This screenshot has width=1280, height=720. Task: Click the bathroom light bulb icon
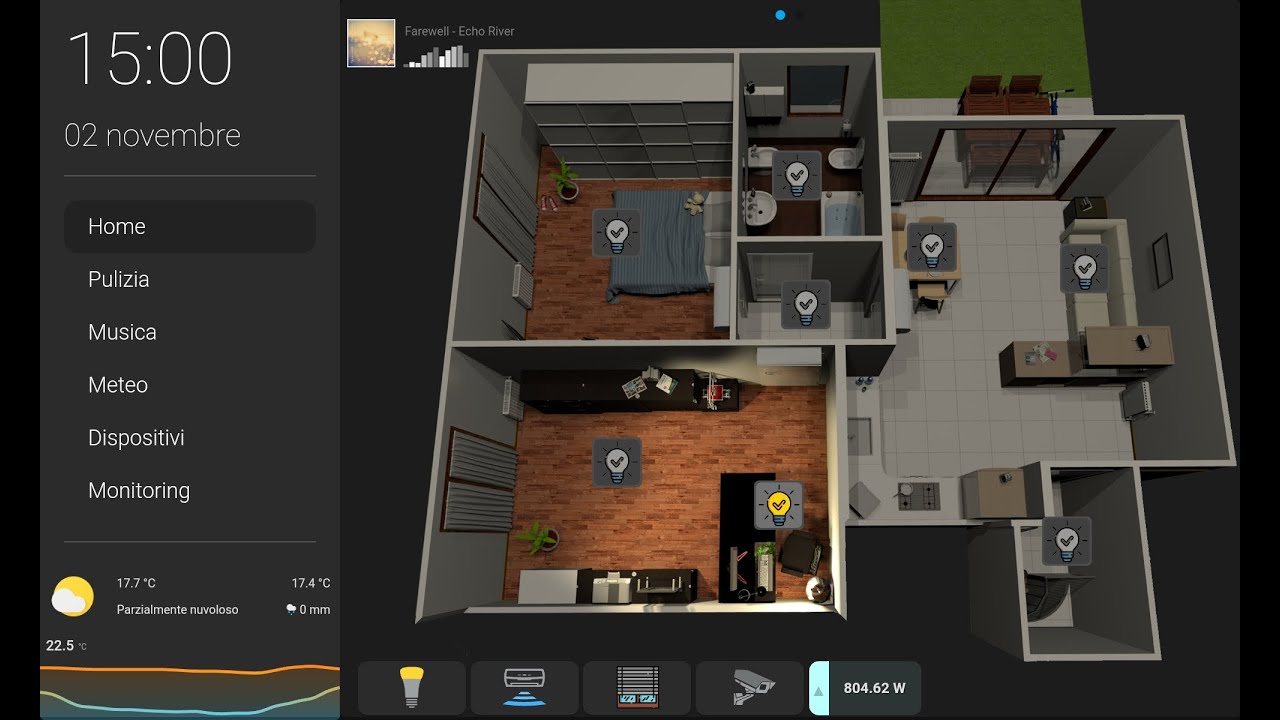(x=795, y=176)
